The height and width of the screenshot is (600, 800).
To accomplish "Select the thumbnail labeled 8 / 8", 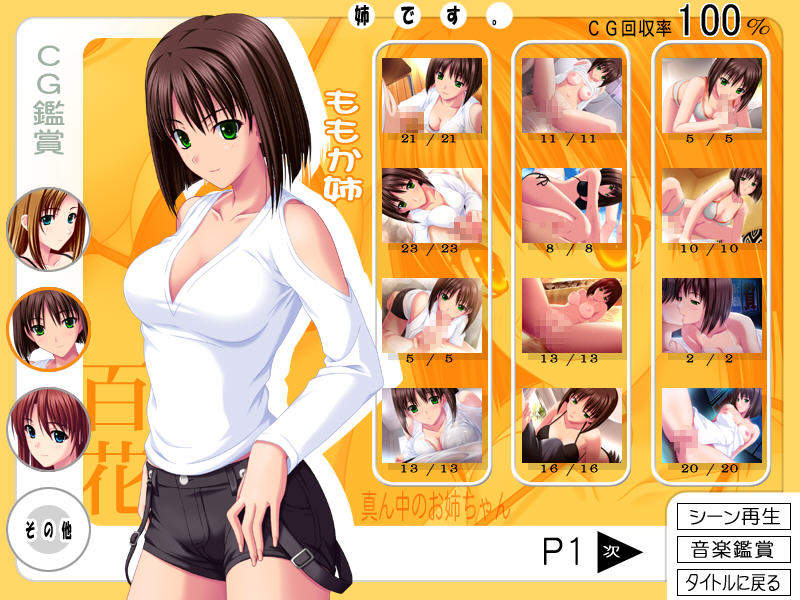I will [570, 204].
